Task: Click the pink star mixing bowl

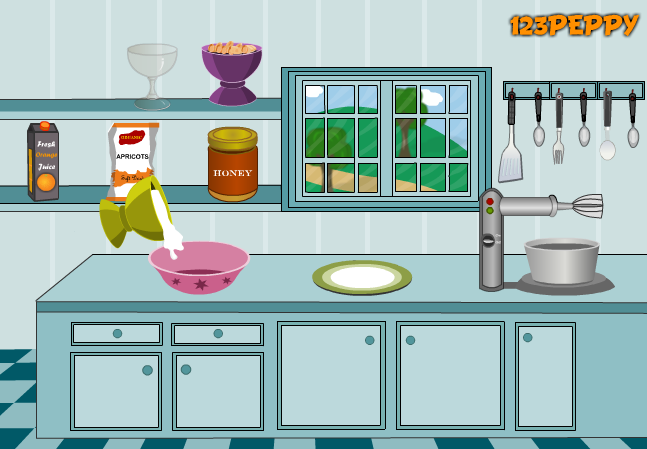Action: tap(199, 268)
